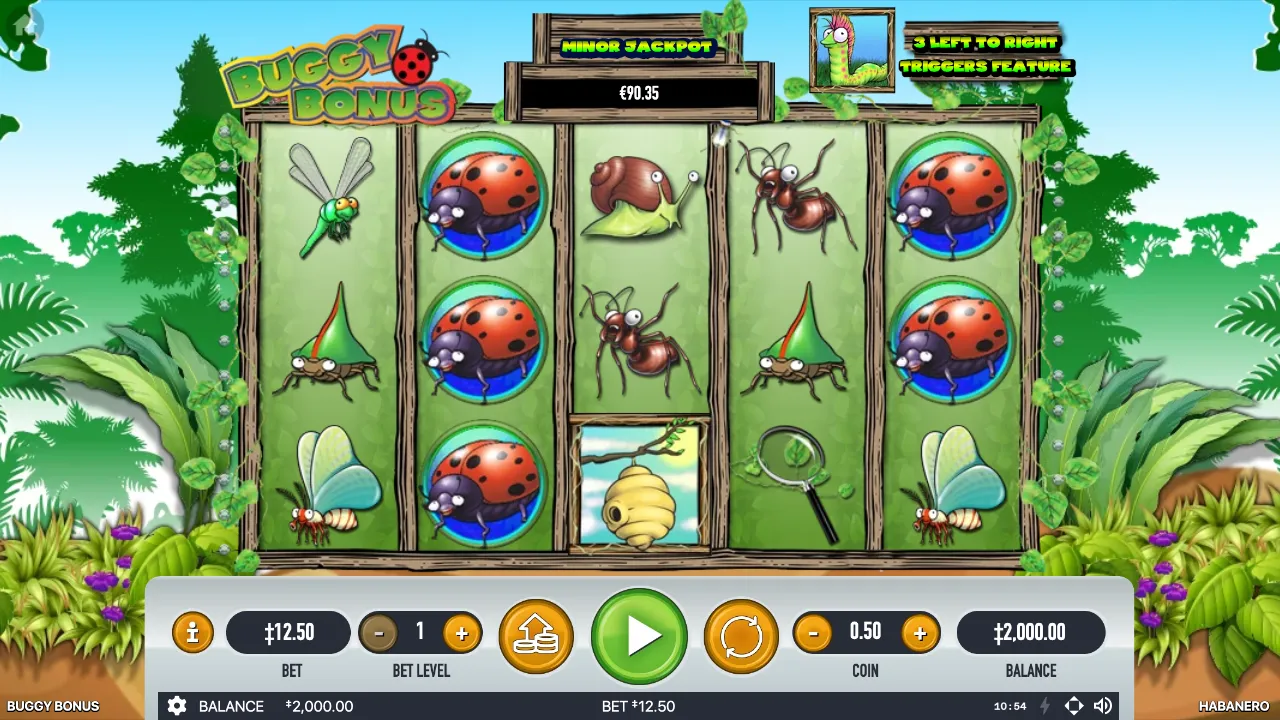
Task: Toggle fullscreen mode from the status bar
Action: click(1075, 706)
